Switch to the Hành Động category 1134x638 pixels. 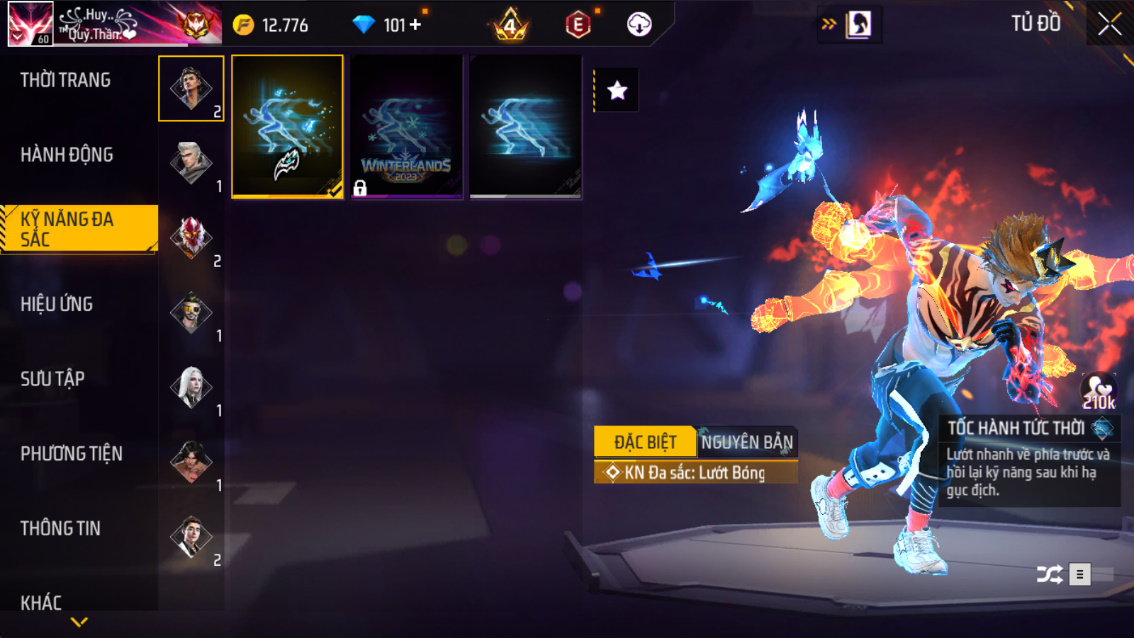(x=67, y=155)
